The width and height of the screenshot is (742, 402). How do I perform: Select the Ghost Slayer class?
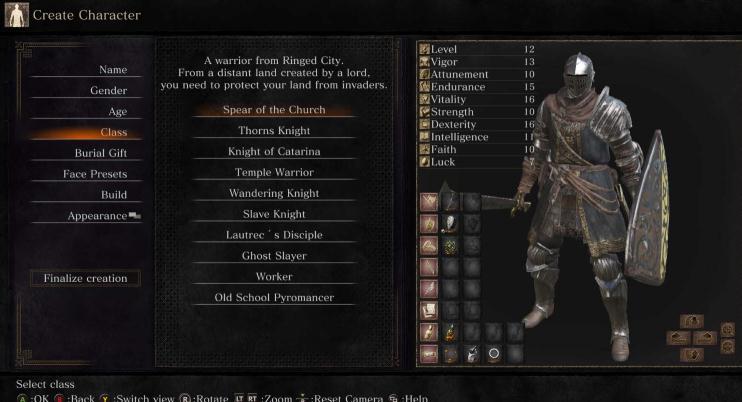click(273, 256)
